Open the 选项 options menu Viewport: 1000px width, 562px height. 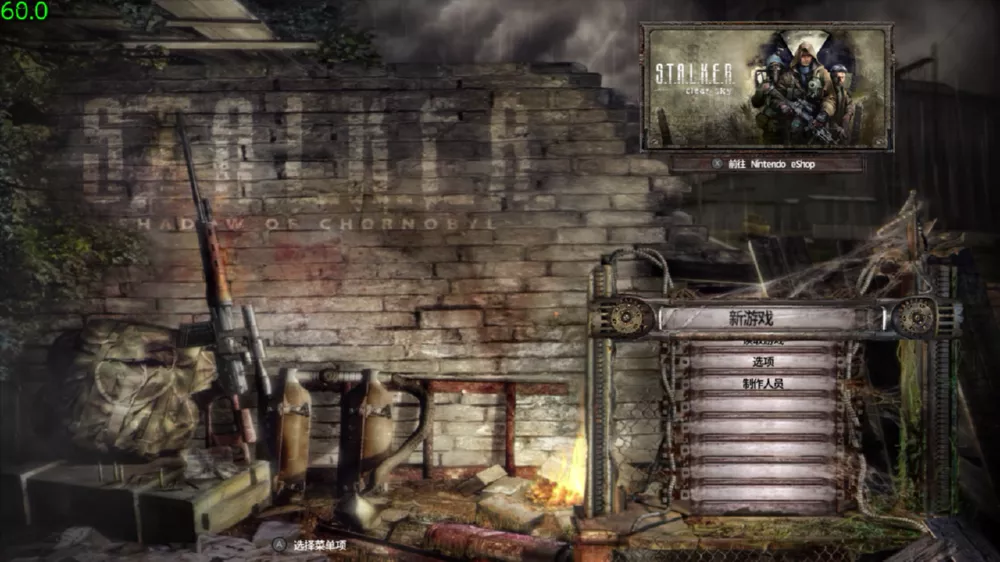(763, 362)
